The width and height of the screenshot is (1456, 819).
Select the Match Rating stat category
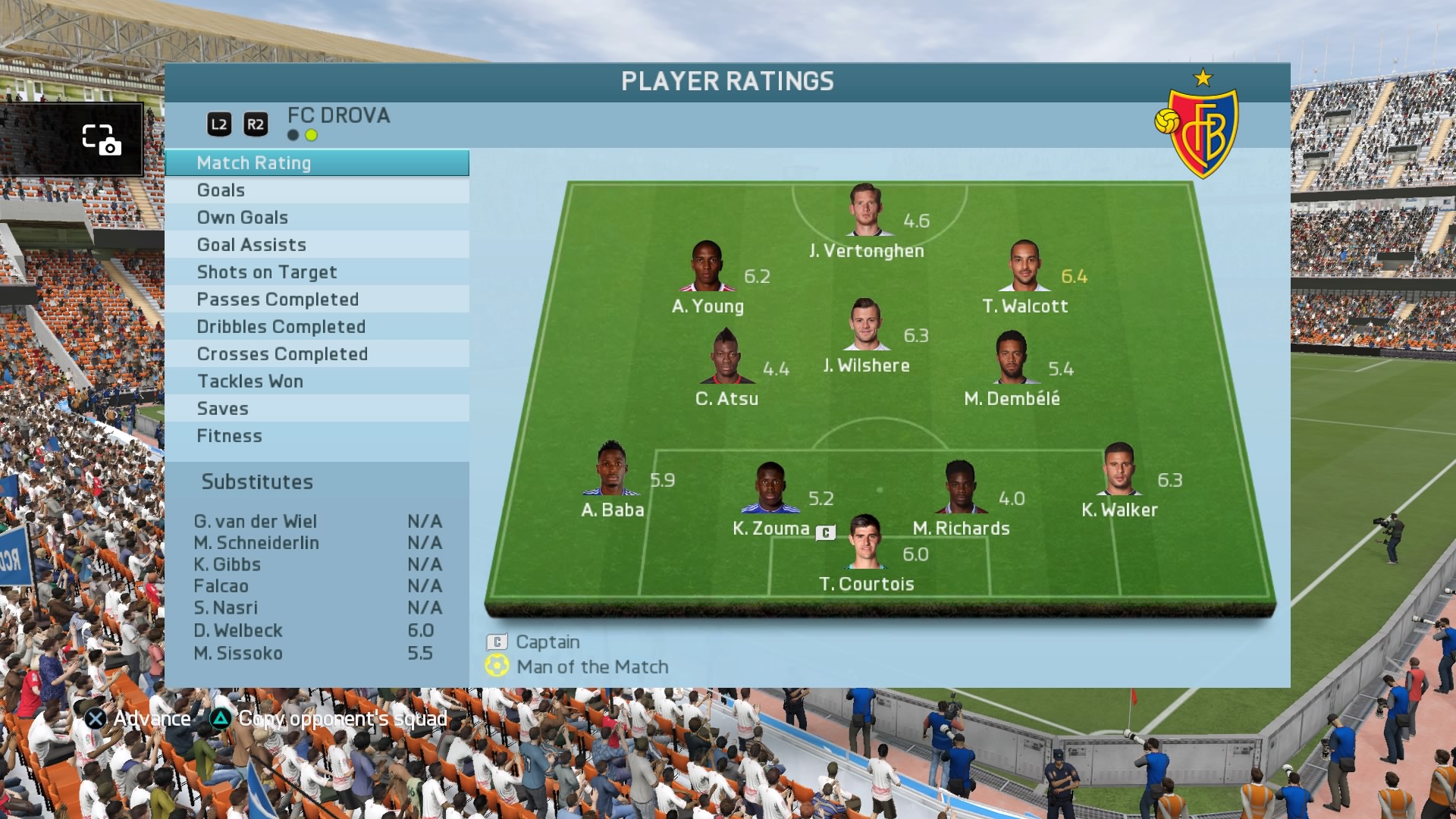pos(316,163)
